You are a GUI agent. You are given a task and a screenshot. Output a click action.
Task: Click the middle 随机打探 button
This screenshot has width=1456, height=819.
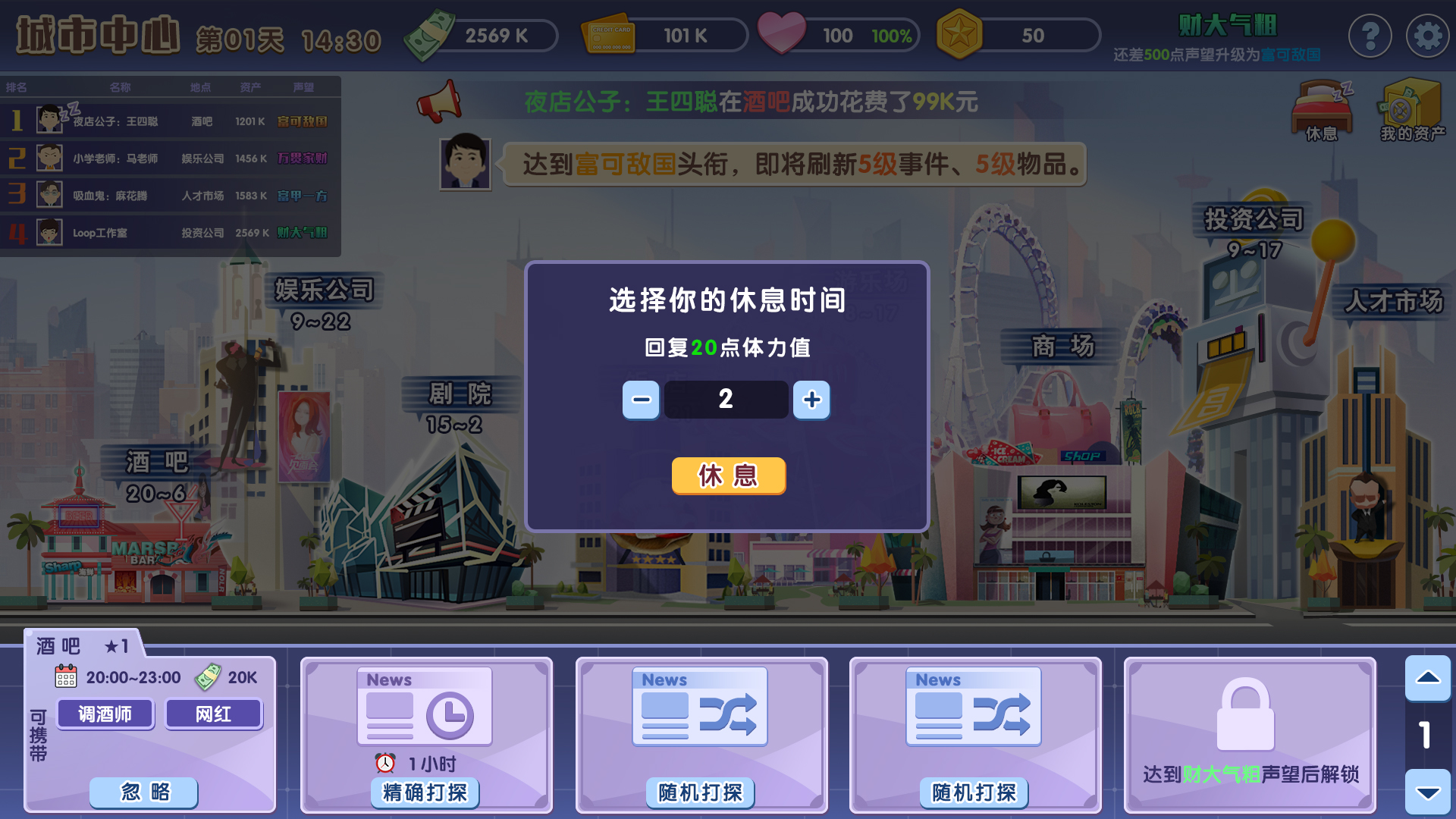(699, 792)
